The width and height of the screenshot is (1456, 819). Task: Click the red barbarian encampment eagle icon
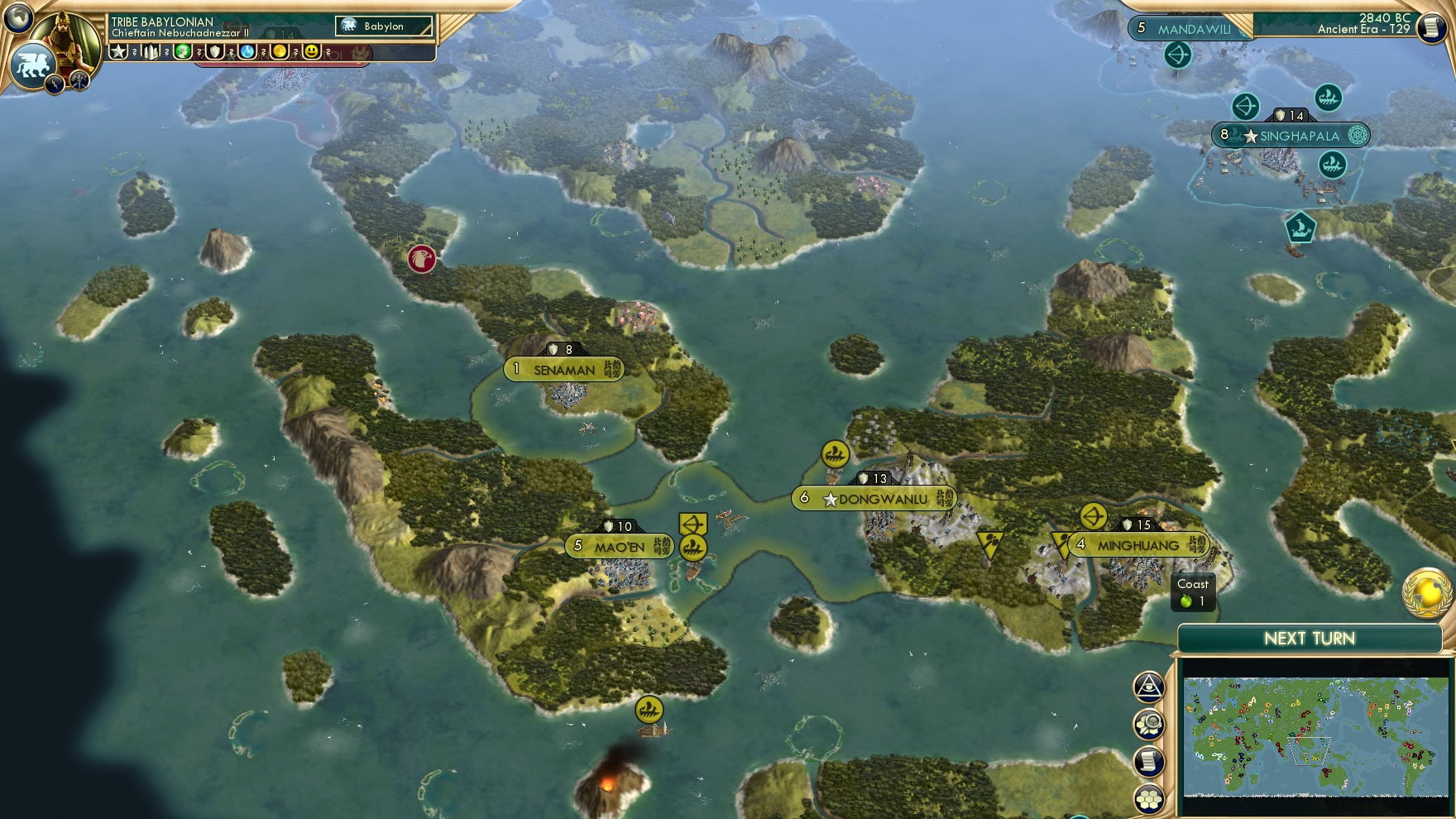coord(422,257)
